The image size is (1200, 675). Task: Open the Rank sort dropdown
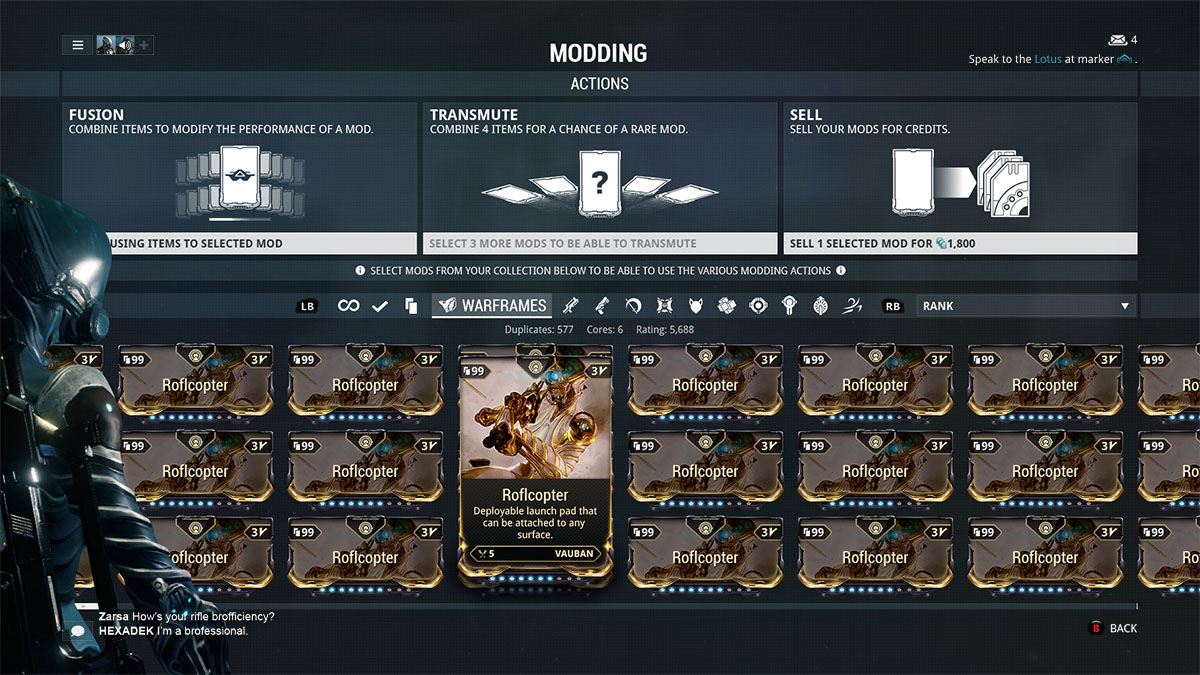(x=1026, y=306)
